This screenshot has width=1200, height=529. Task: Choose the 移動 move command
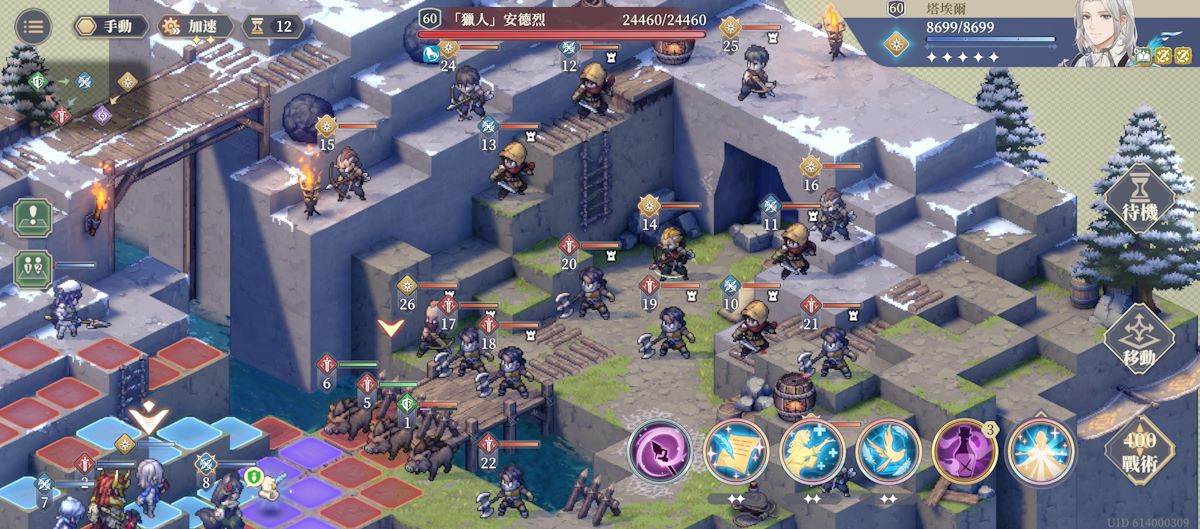(1139, 340)
